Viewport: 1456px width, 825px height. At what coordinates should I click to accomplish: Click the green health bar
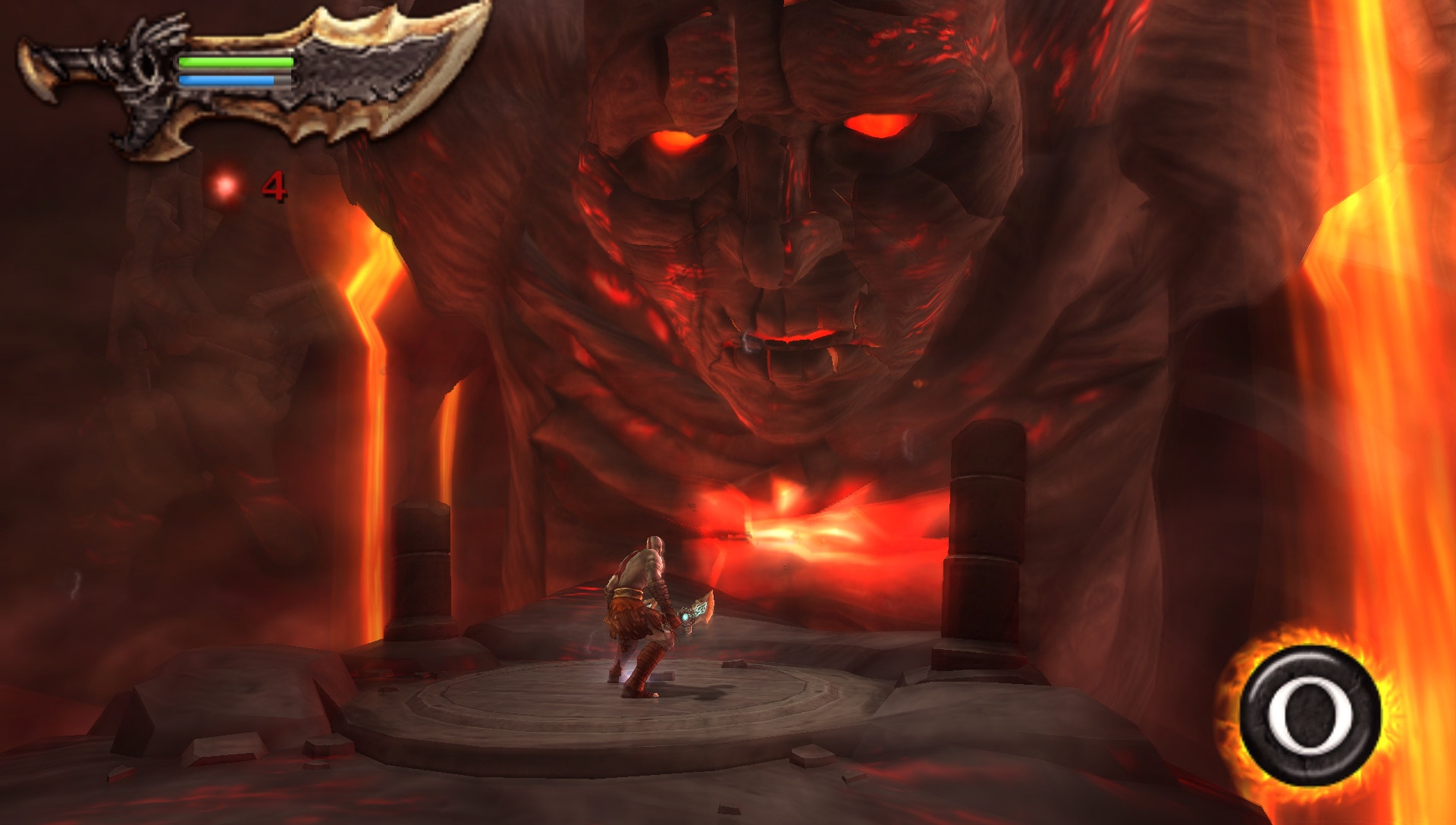[235, 63]
